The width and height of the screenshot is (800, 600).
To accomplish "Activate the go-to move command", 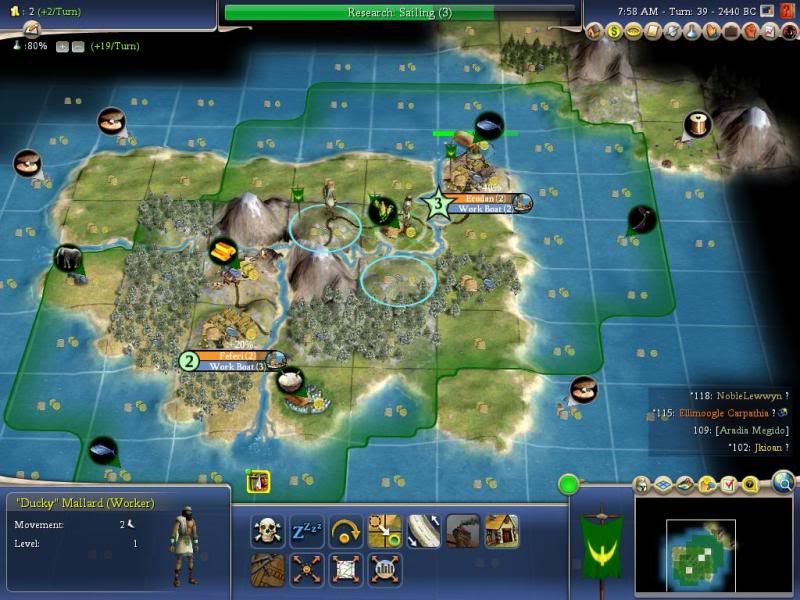I will tap(385, 530).
